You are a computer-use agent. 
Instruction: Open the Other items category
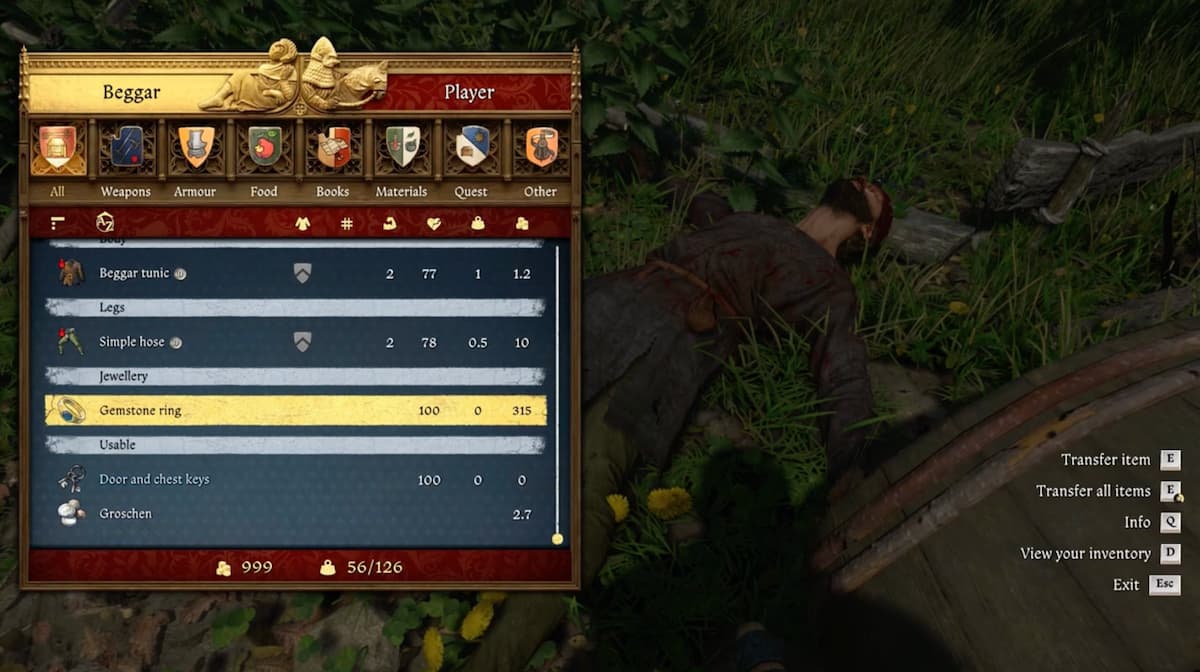[x=540, y=147]
